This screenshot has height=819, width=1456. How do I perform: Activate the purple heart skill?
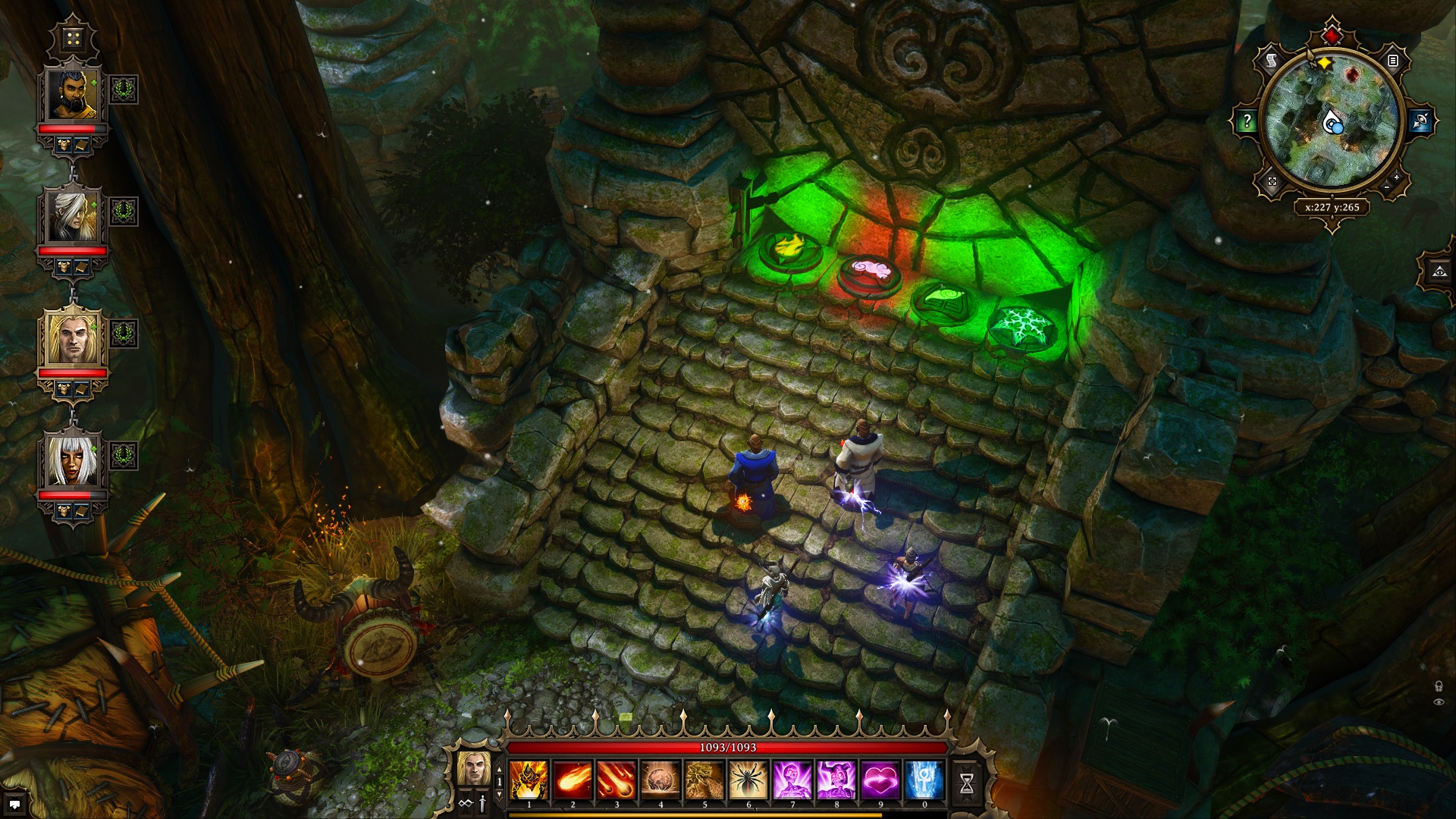point(880,780)
